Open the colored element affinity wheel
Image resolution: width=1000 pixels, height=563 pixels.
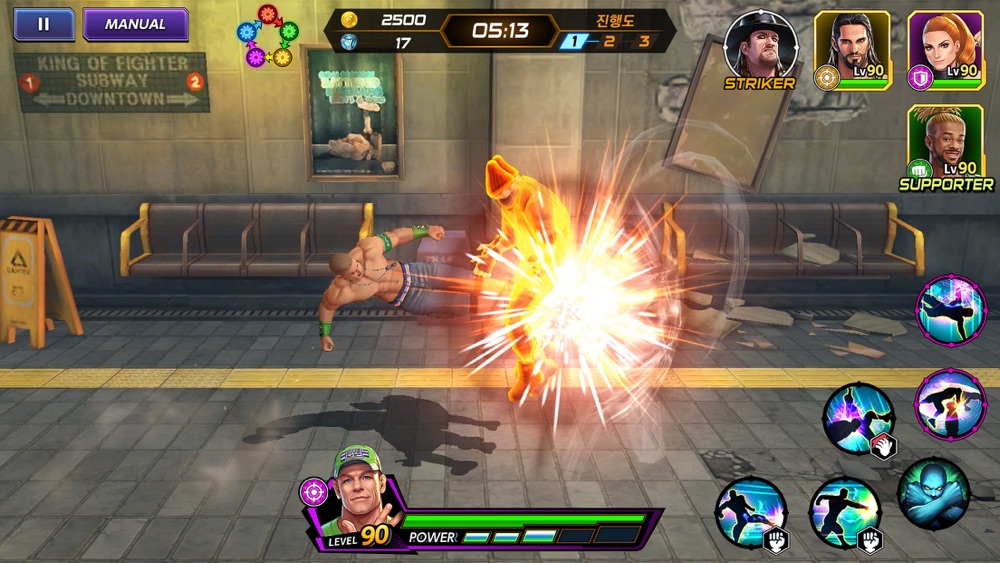[x=267, y=36]
